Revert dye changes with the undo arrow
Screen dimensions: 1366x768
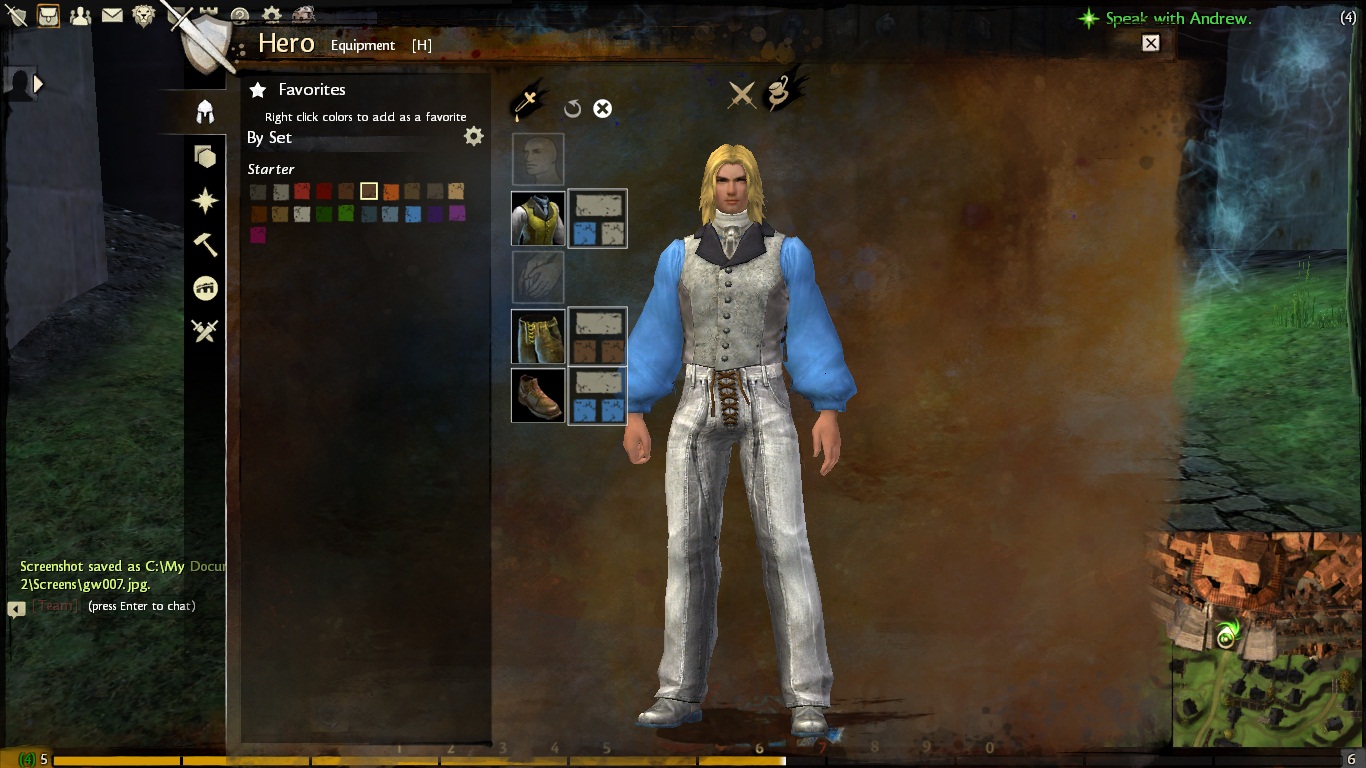pos(573,109)
